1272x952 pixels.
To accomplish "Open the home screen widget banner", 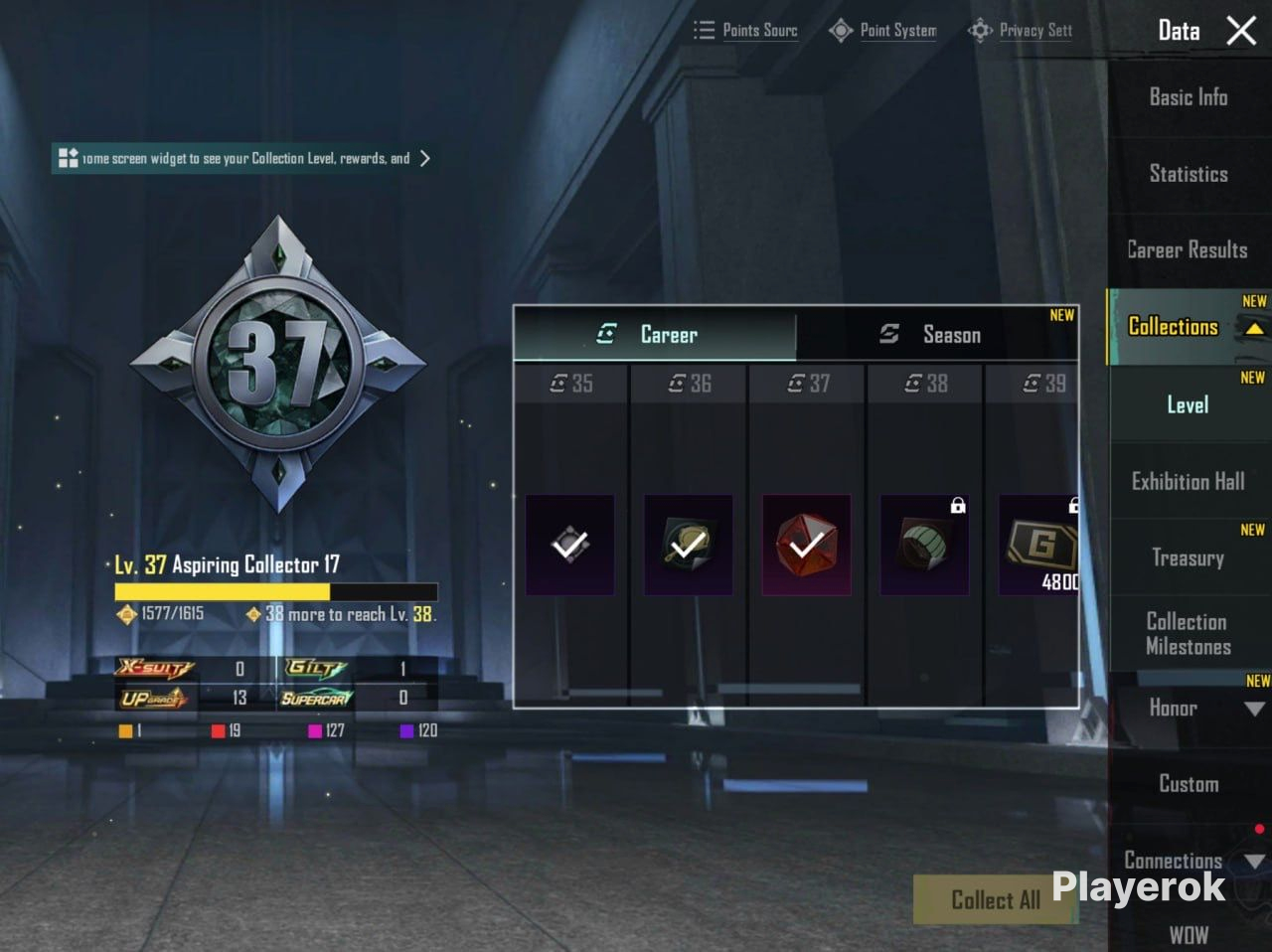I will 244,159.
